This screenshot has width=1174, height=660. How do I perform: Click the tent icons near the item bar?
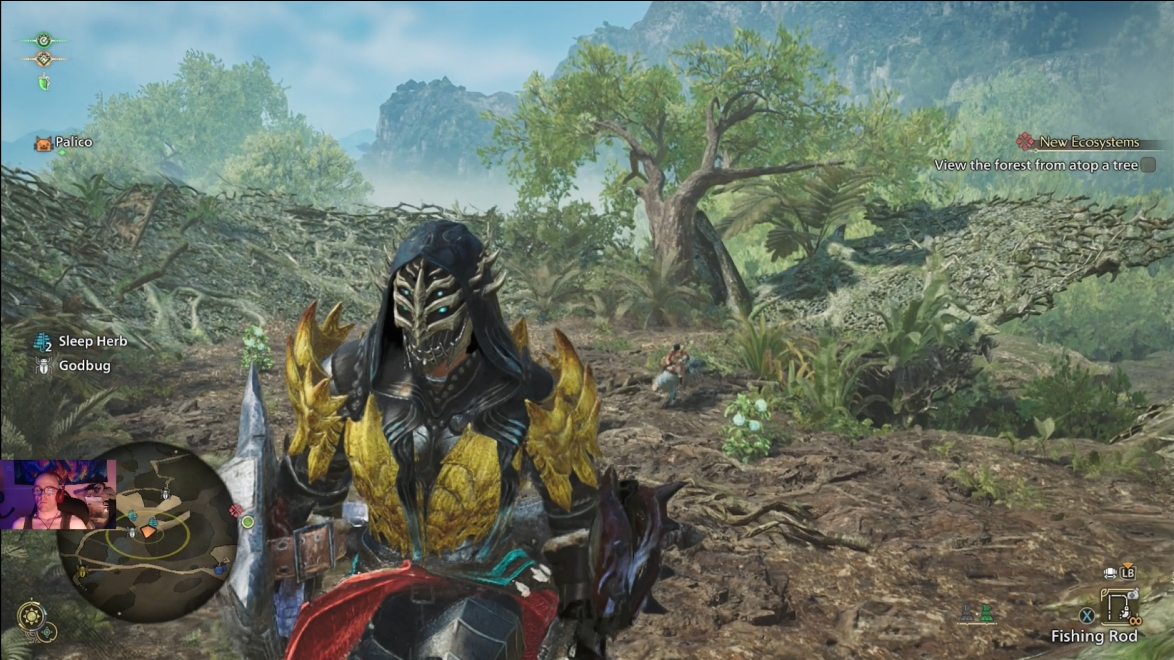[x=977, y=612]
